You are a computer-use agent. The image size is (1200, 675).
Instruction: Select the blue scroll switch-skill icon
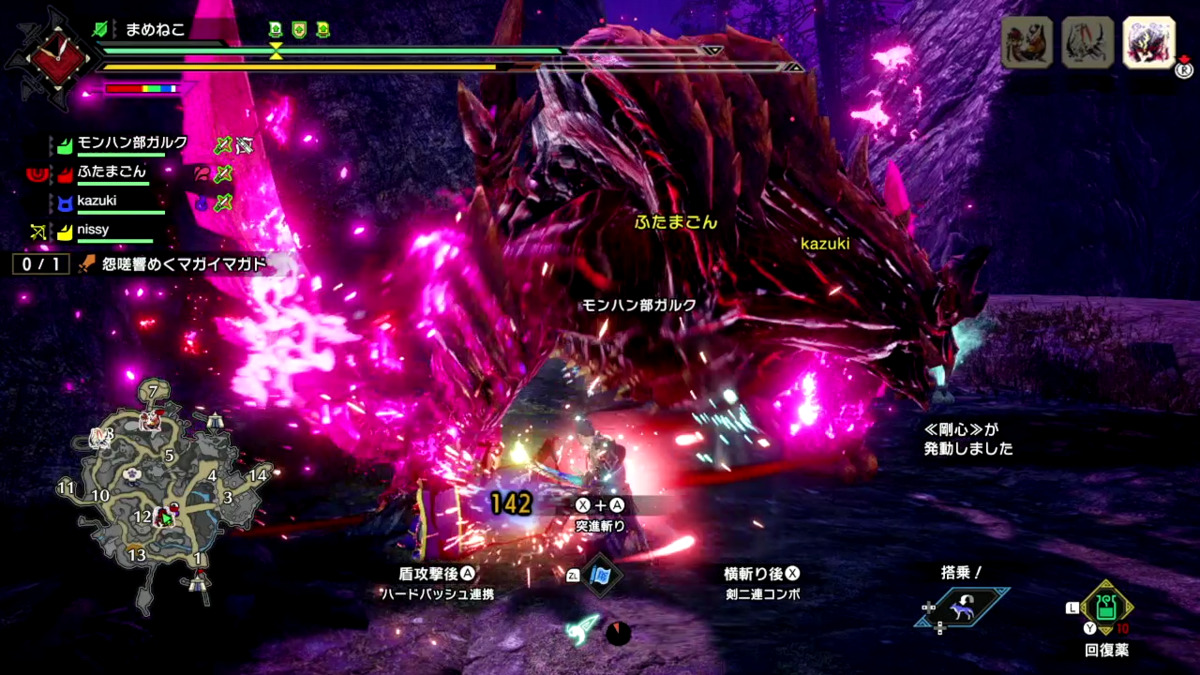[601, 577]
